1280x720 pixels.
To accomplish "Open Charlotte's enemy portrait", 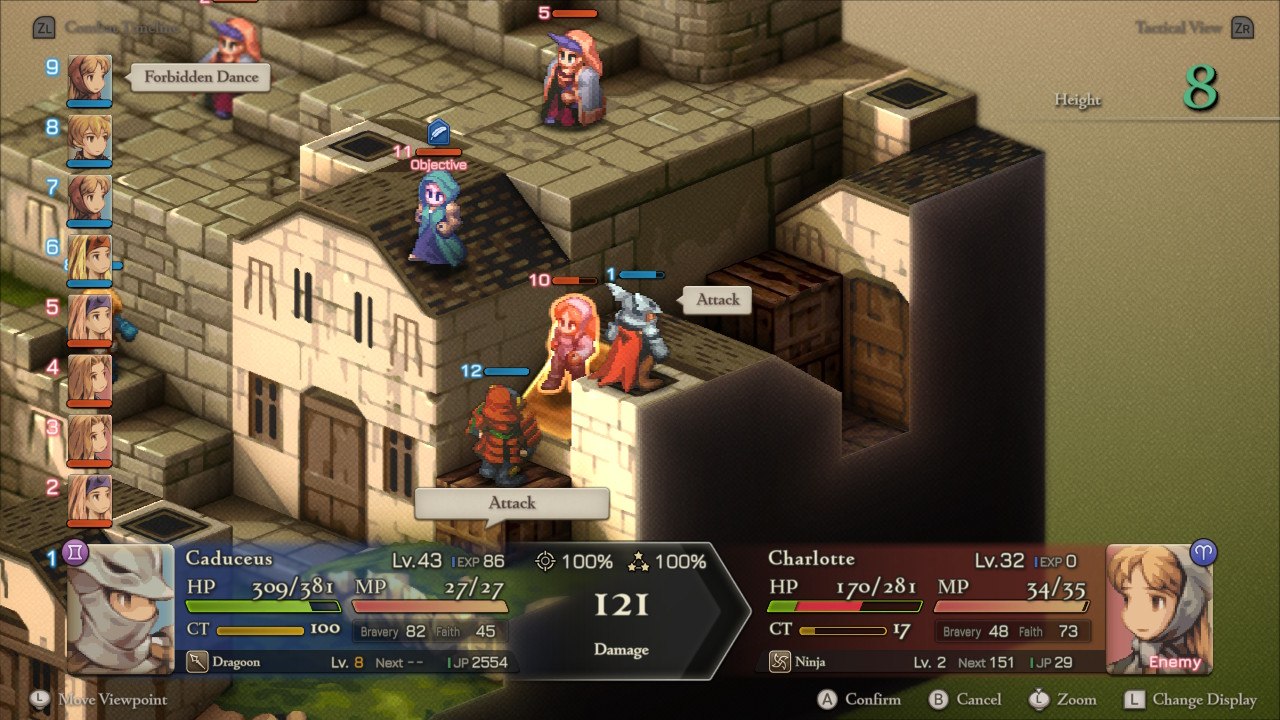I will point(1158,608).
